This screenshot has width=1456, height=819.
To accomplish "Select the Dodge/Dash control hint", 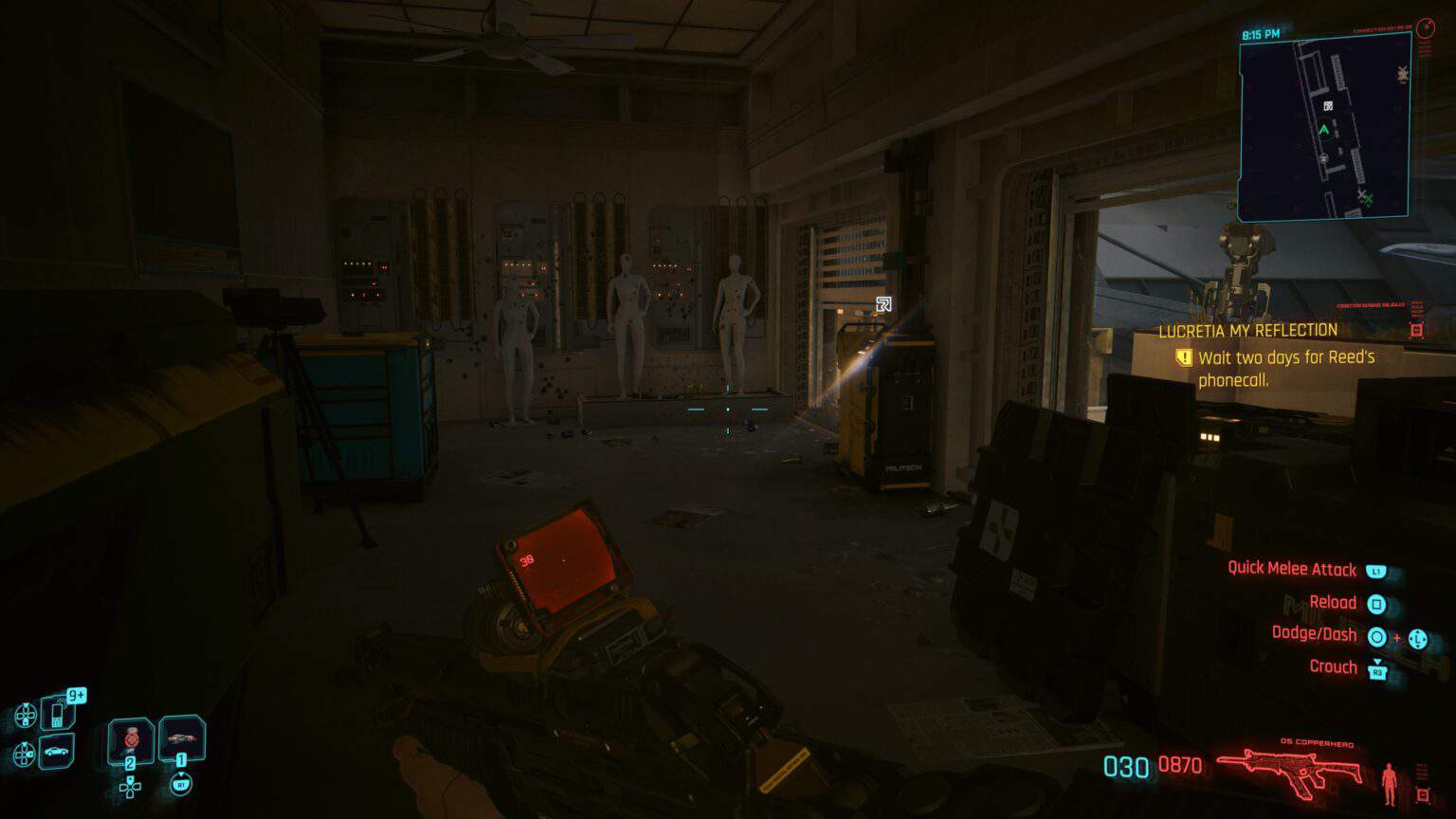I will [x=1318, y=634].
